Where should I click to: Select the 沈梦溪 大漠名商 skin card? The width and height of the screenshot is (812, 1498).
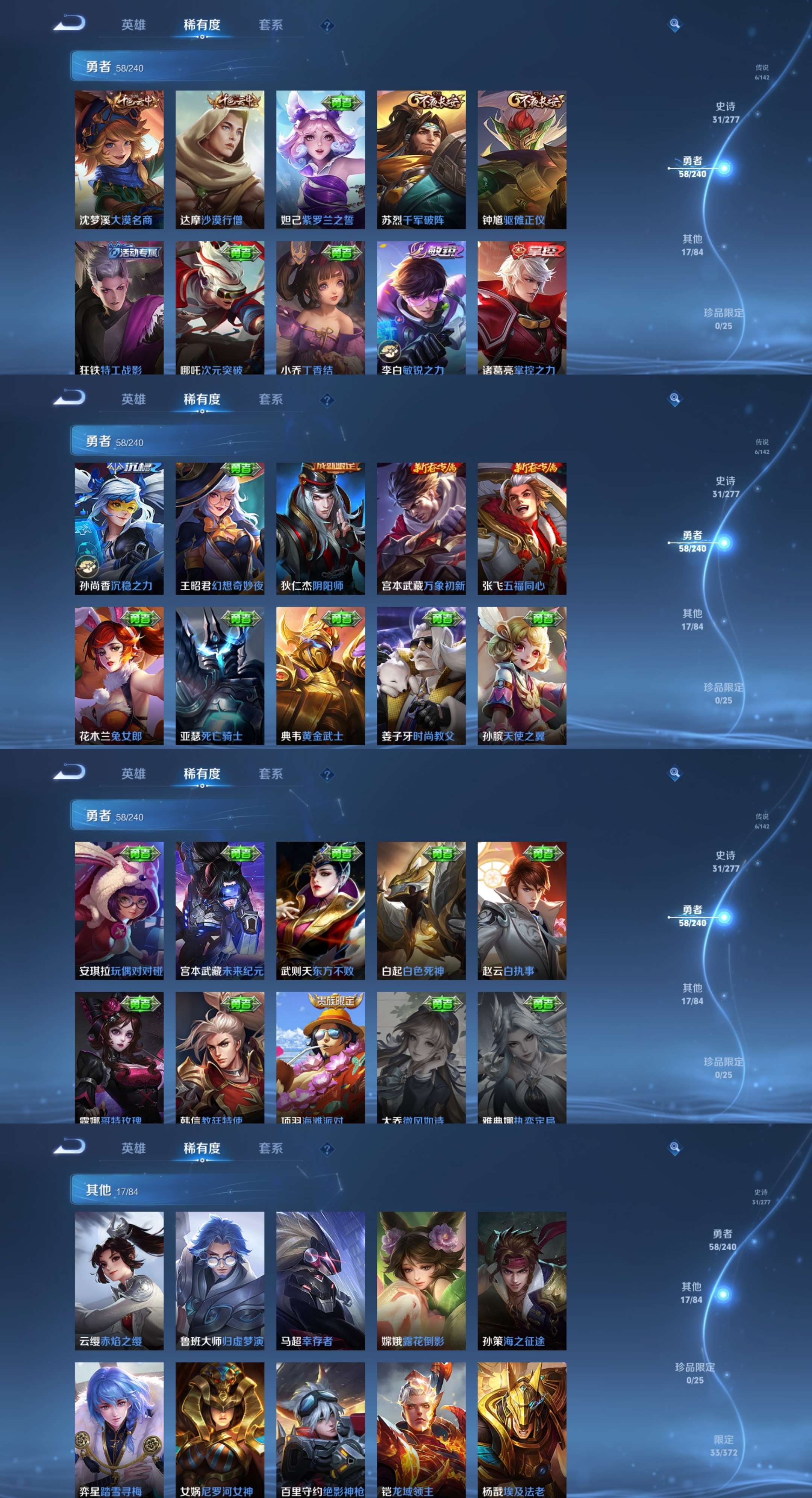pos(118,159)
